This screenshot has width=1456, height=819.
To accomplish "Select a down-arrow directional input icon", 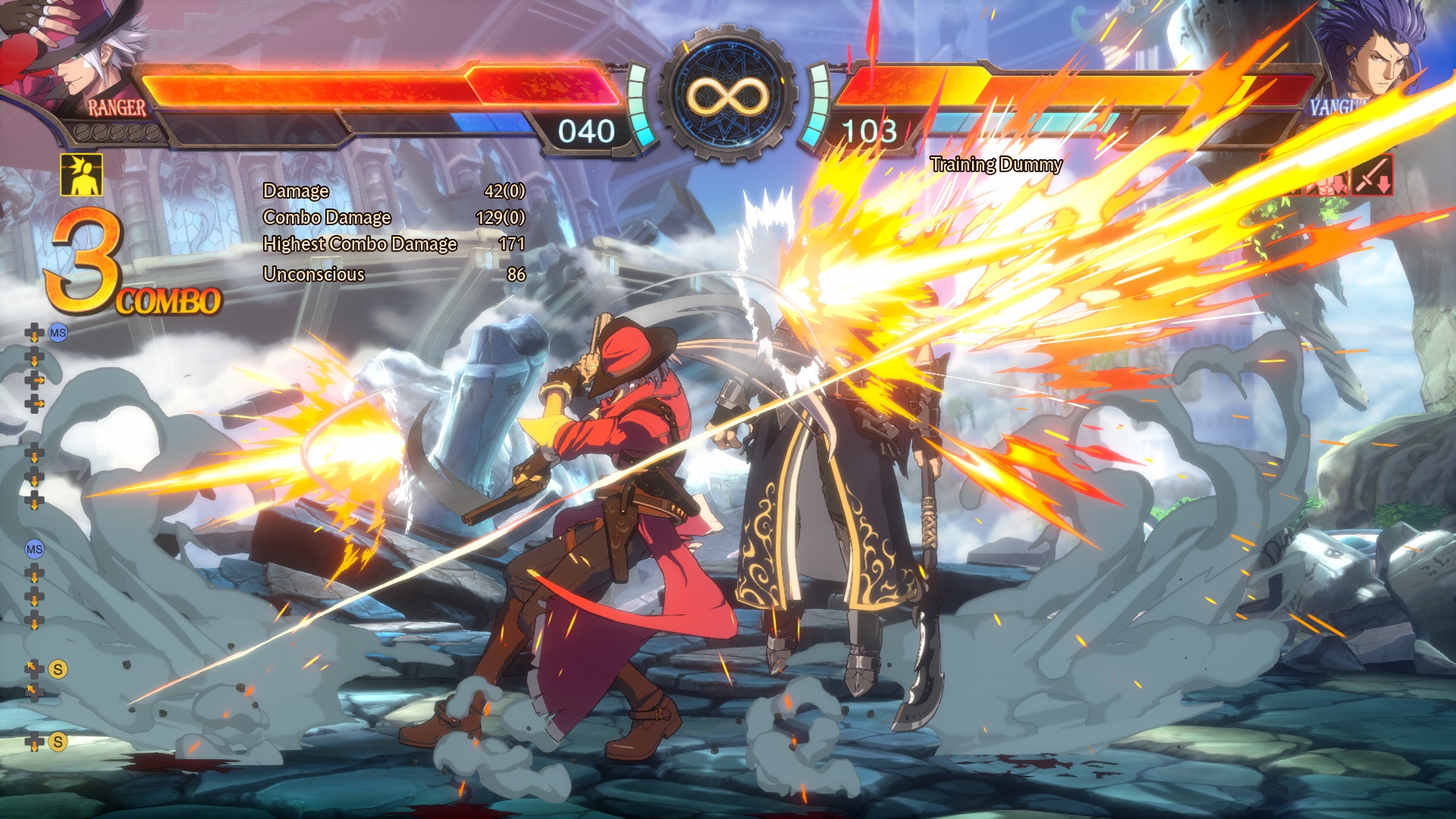I will tap(33, 360).
